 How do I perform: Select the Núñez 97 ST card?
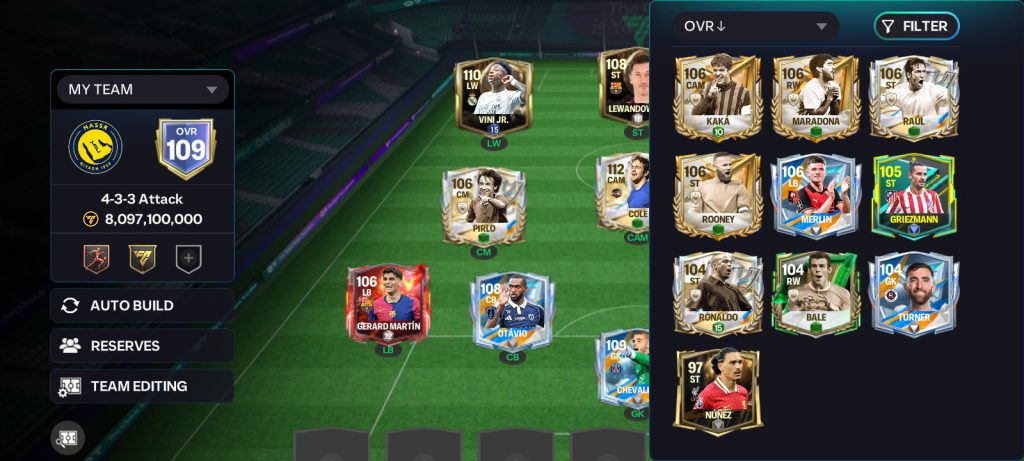point(717,392)
